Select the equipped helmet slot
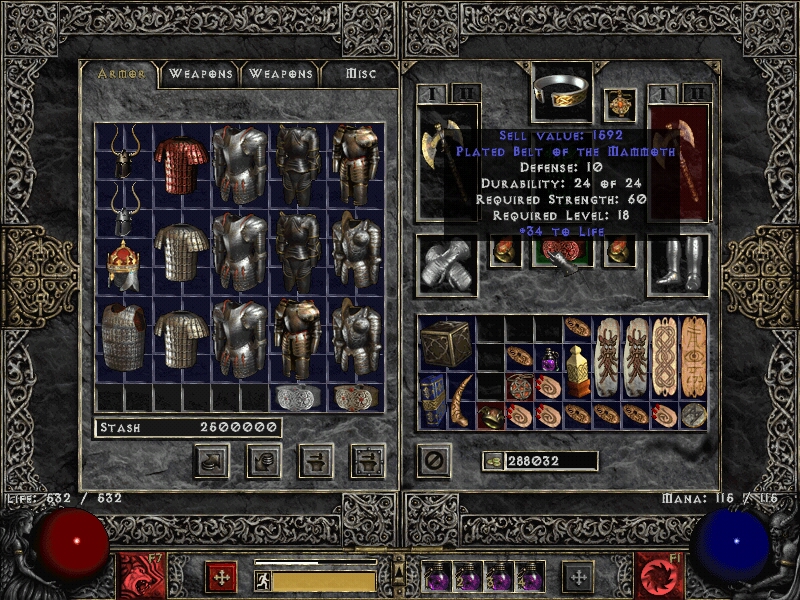This screenshot has height=600, width=800. [561, 93]
